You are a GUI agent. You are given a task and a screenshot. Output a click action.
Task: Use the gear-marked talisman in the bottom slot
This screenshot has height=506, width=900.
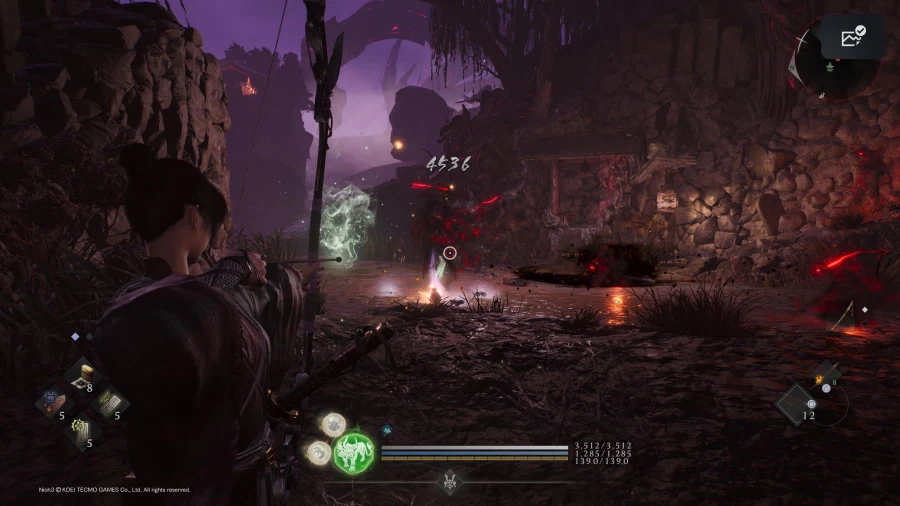click(x=80, y=430)
